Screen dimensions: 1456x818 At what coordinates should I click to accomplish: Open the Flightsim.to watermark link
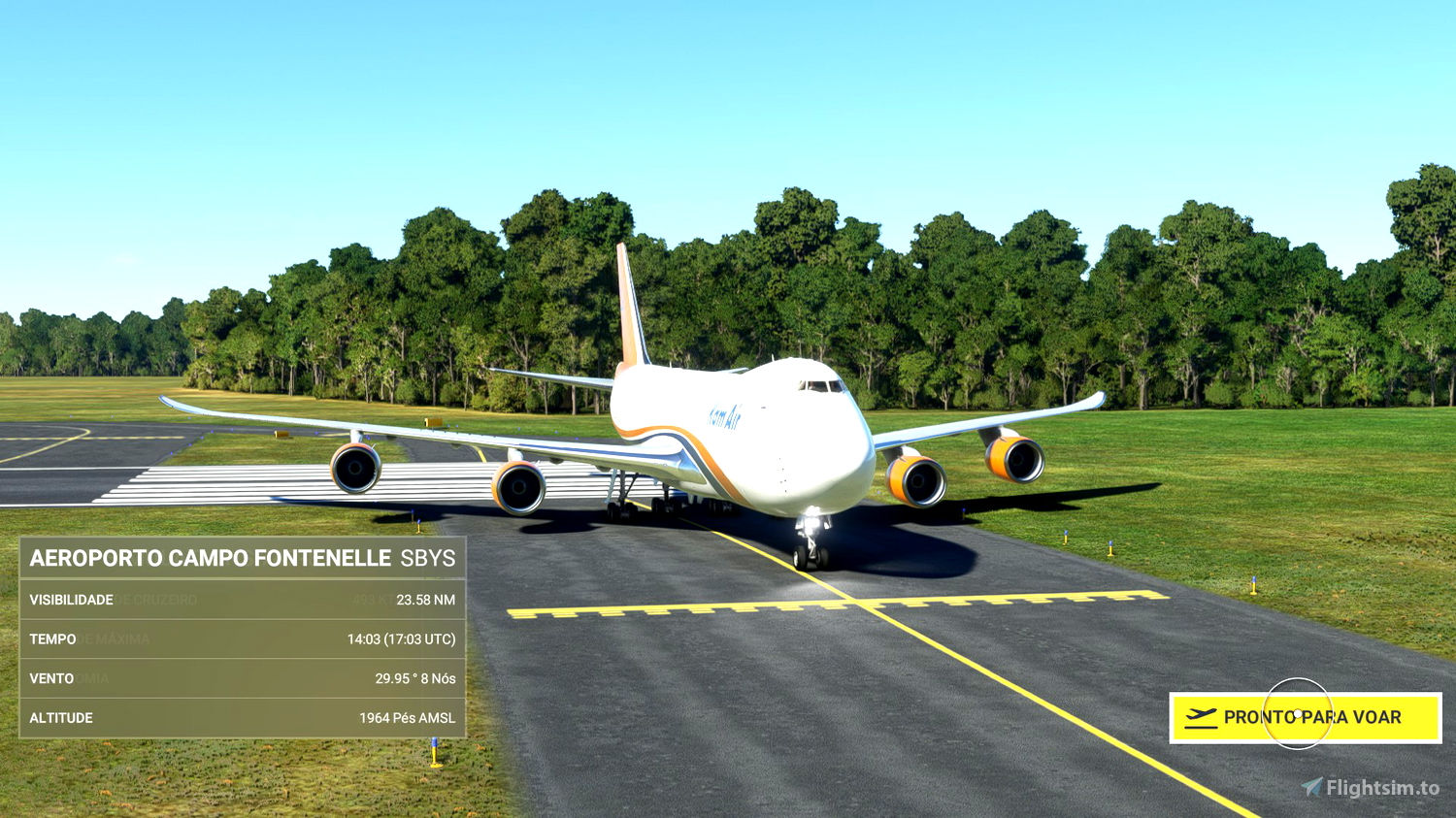tap(1369, 786)
